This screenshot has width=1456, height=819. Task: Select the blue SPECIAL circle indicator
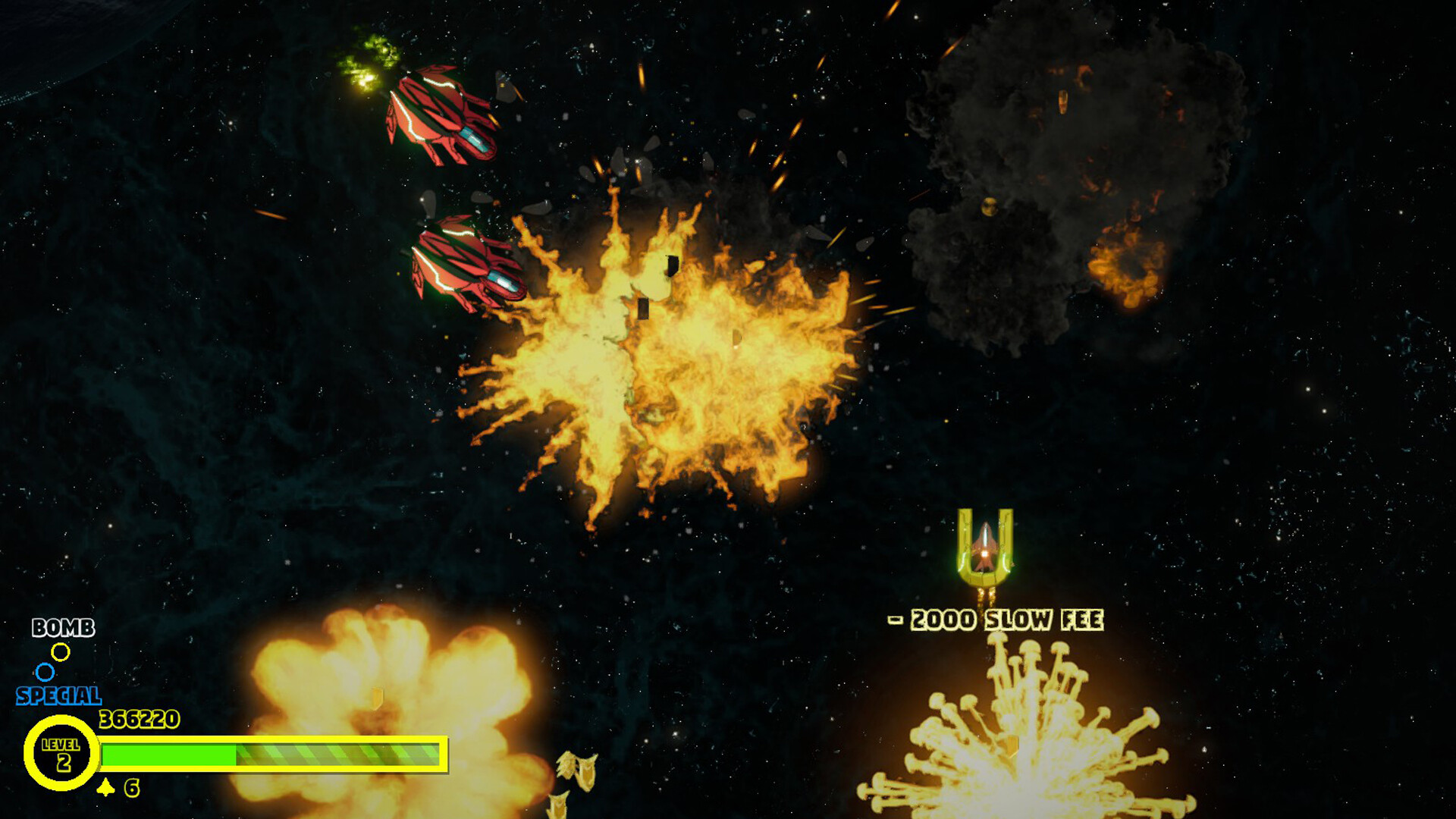[44, 671]
